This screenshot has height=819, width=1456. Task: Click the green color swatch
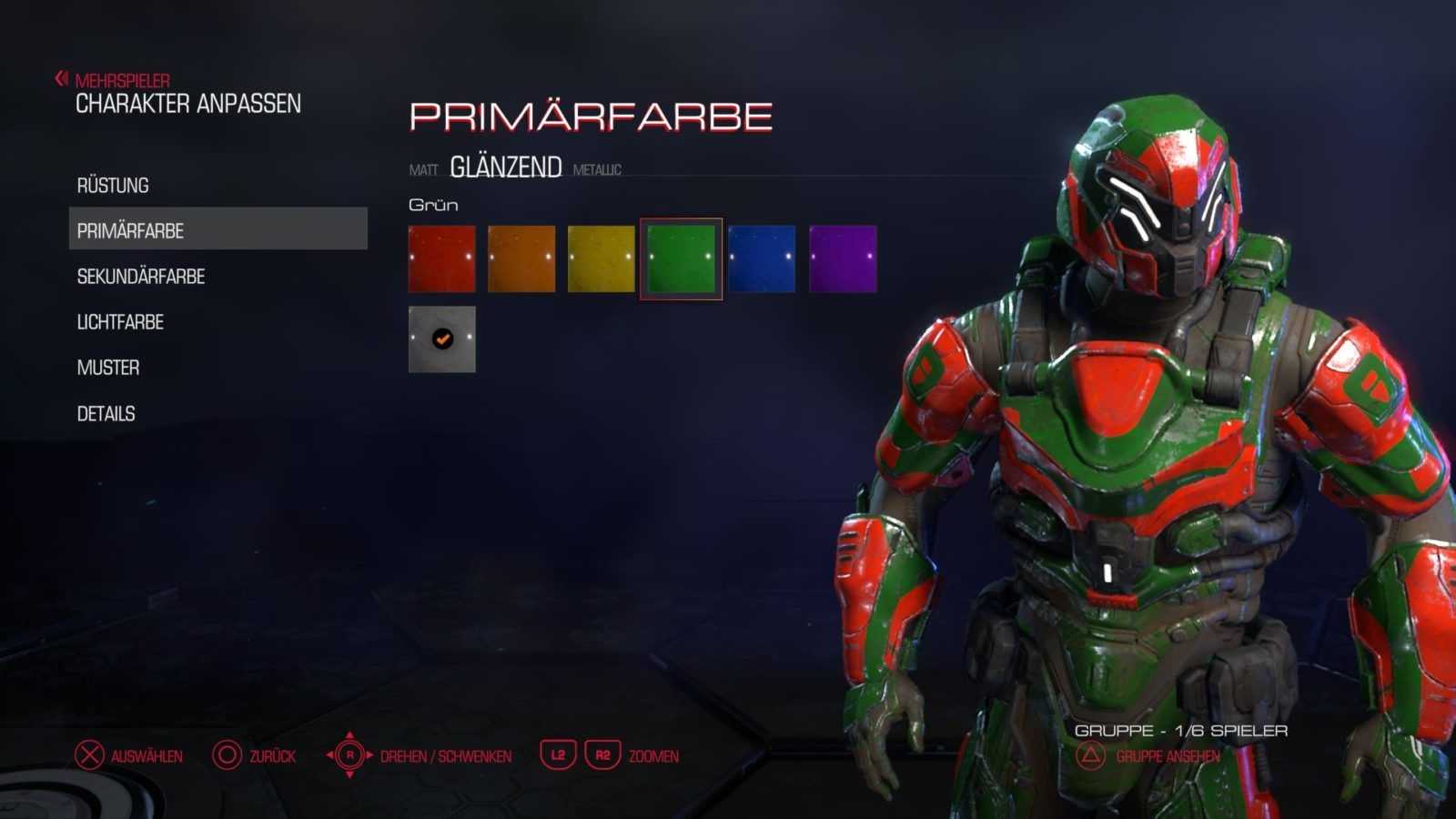pyautogui.click(x=682, y=259)
